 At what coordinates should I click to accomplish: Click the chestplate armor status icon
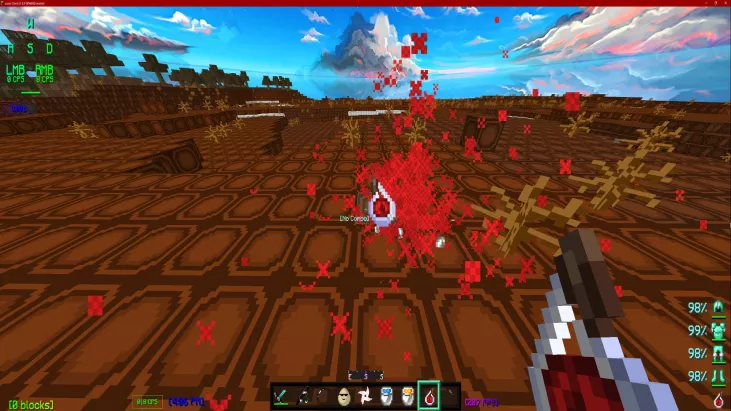click(x=717, y=330)
